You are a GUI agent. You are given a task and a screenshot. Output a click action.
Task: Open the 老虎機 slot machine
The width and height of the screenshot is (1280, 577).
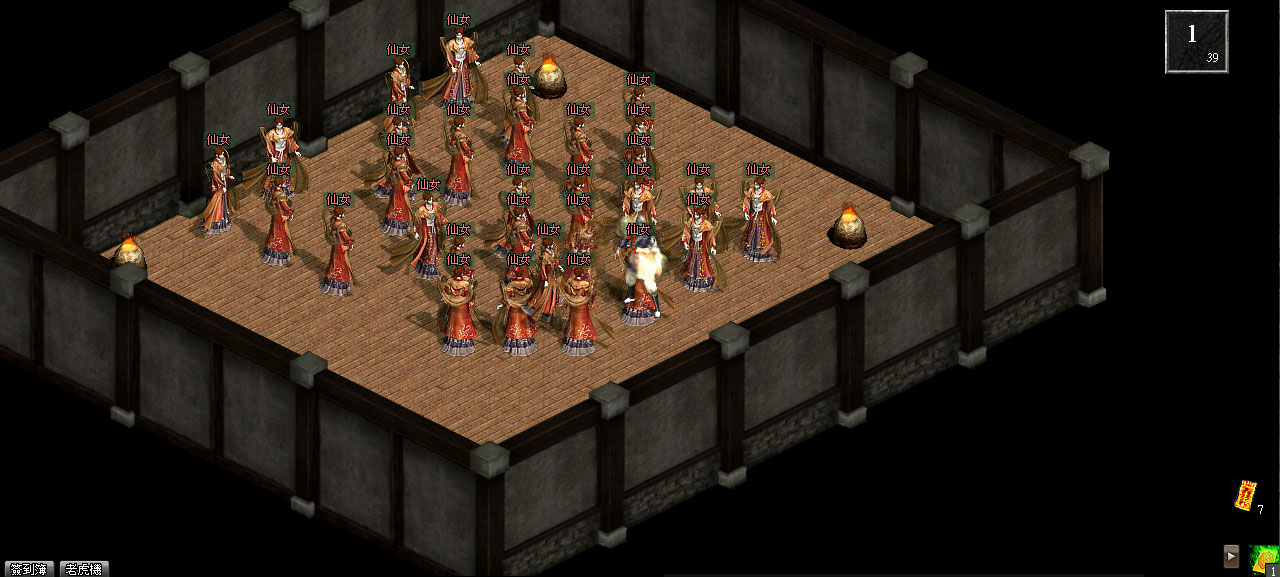tap(84, 569)
